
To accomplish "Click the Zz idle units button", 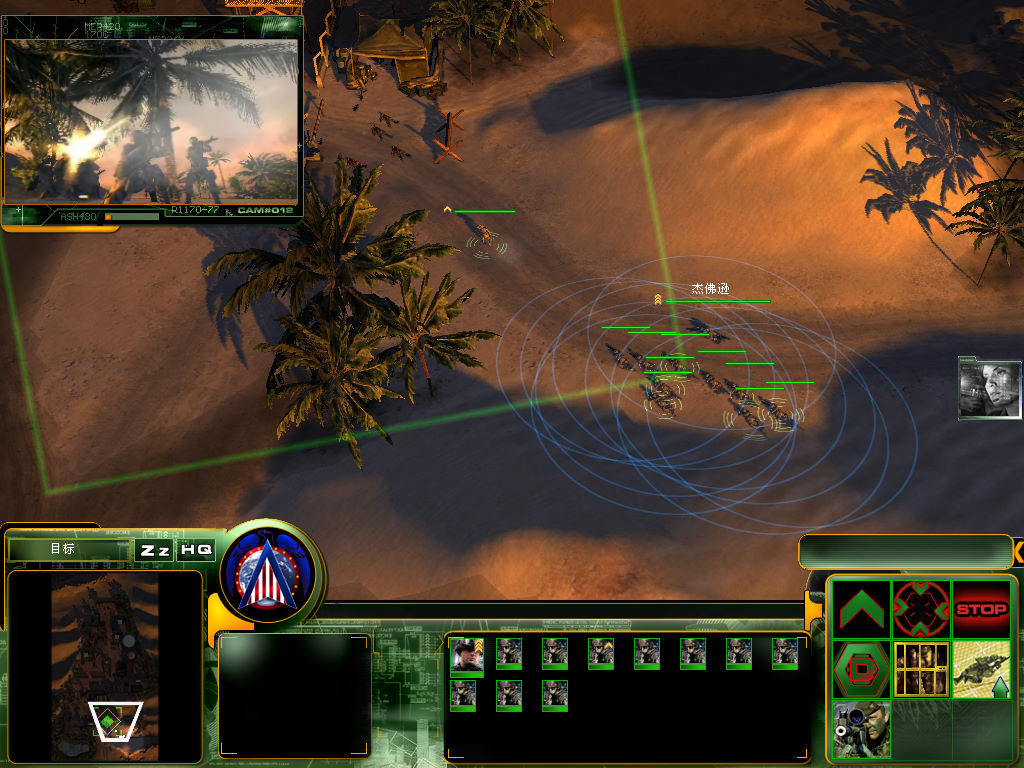I will click(154, 550).
